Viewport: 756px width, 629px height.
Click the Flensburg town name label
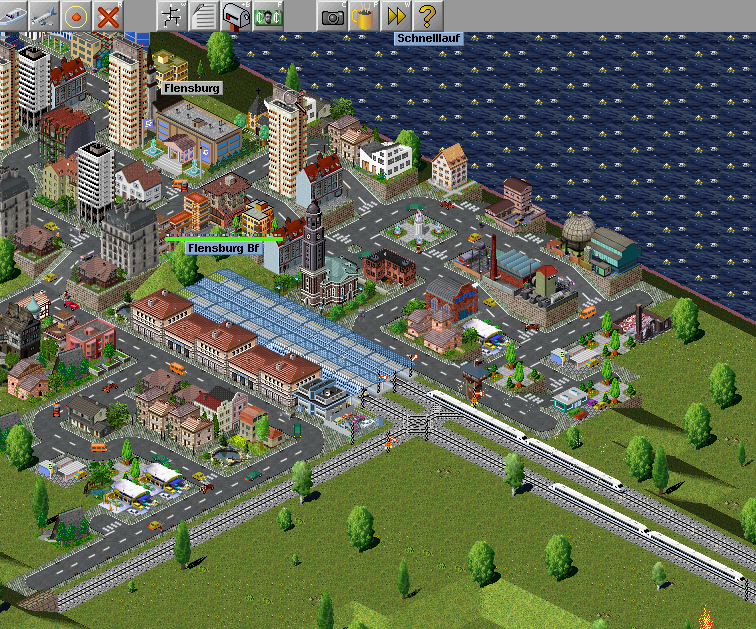pyautogui.click(x=190, y=88)
